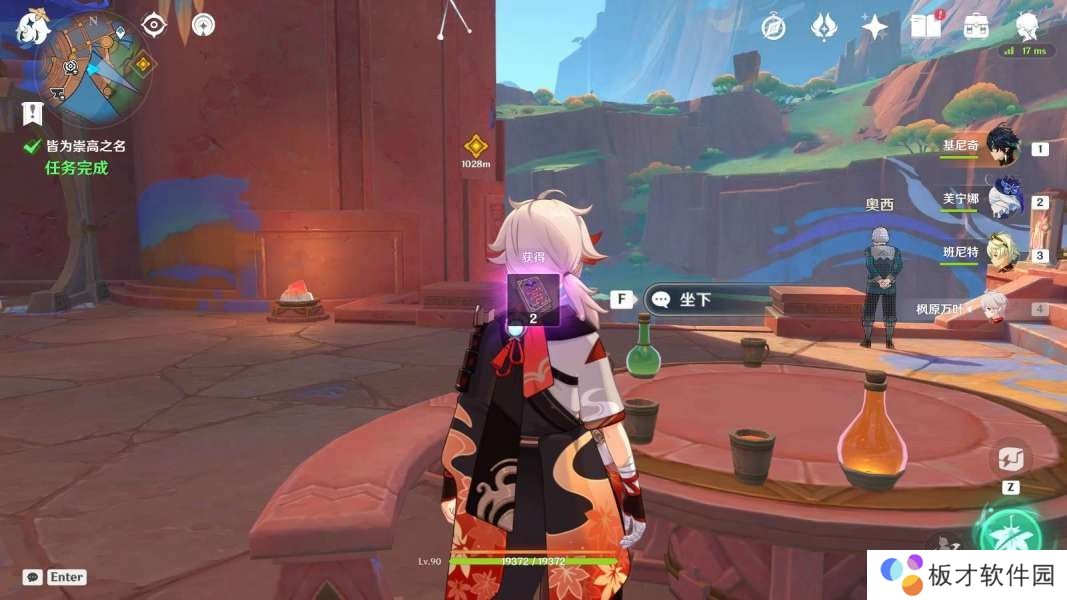Image resolution: width=1067 pixels, height=600 pixels.
Task: Open the adventurer handbook book icon
Action: (926, 27)
